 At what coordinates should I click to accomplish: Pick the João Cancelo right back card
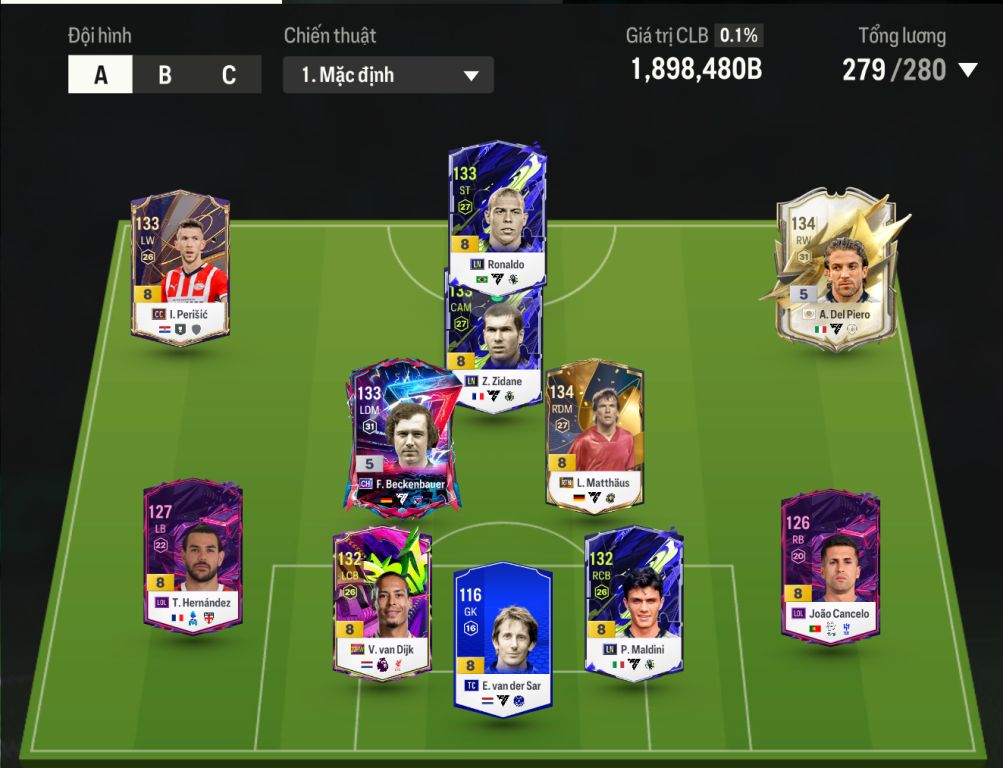tap(830, 565)
